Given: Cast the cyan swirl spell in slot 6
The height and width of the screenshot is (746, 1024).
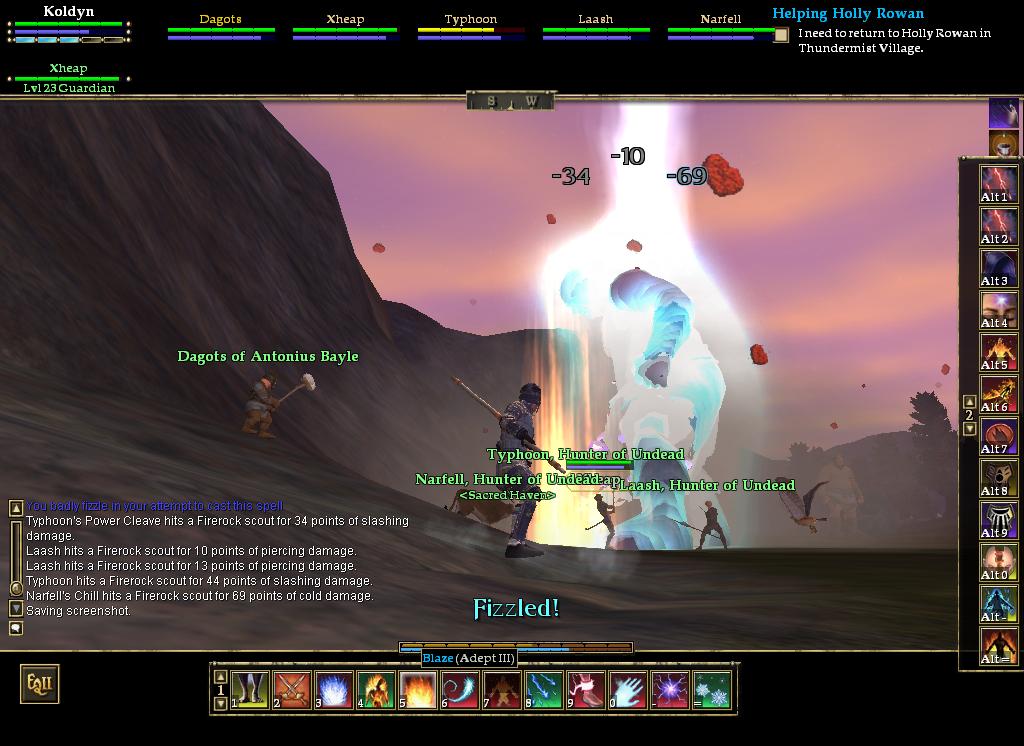Looking at the screenshot, I should click(459, 690).
